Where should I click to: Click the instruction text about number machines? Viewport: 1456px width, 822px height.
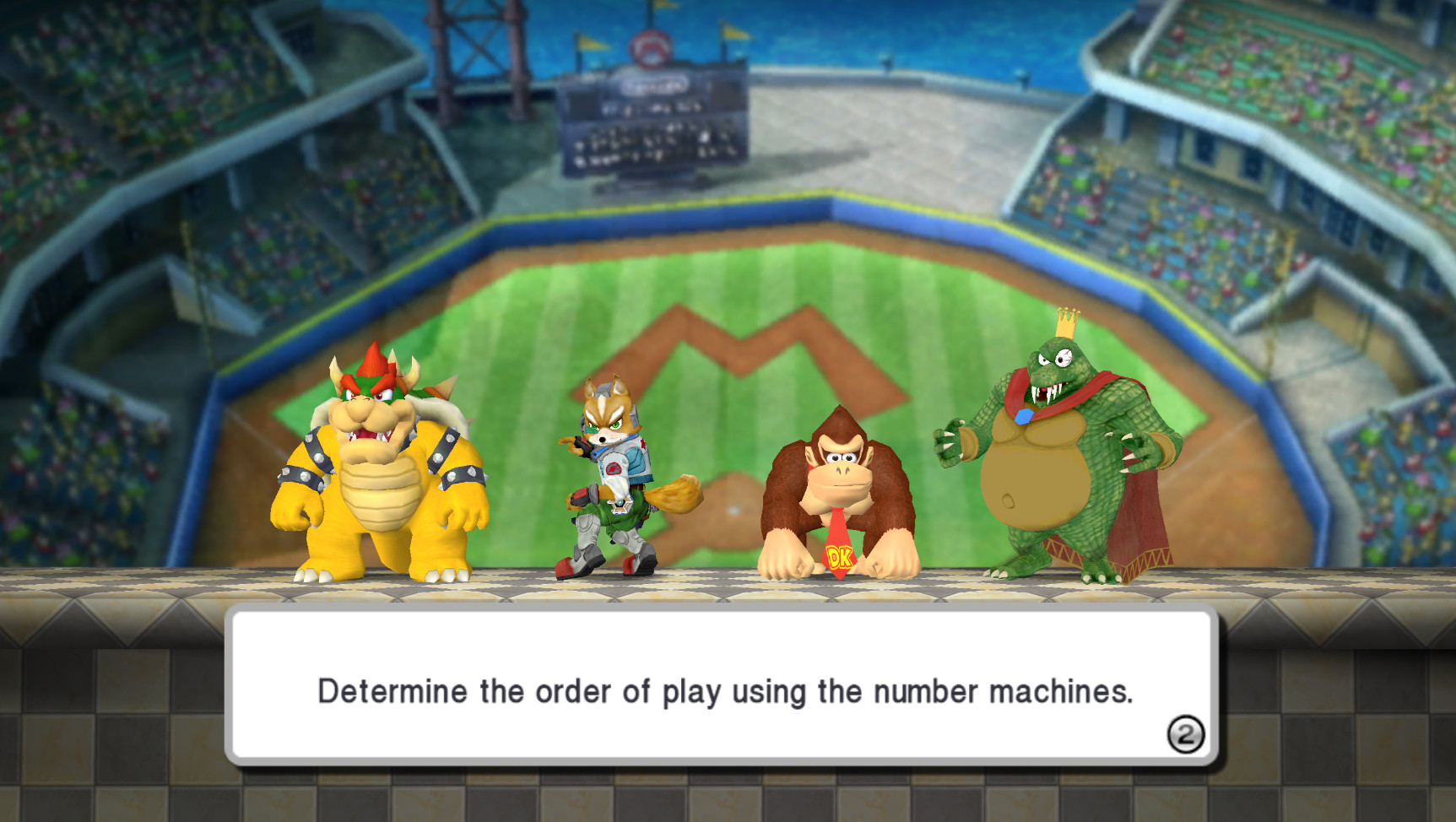(726, 690)
